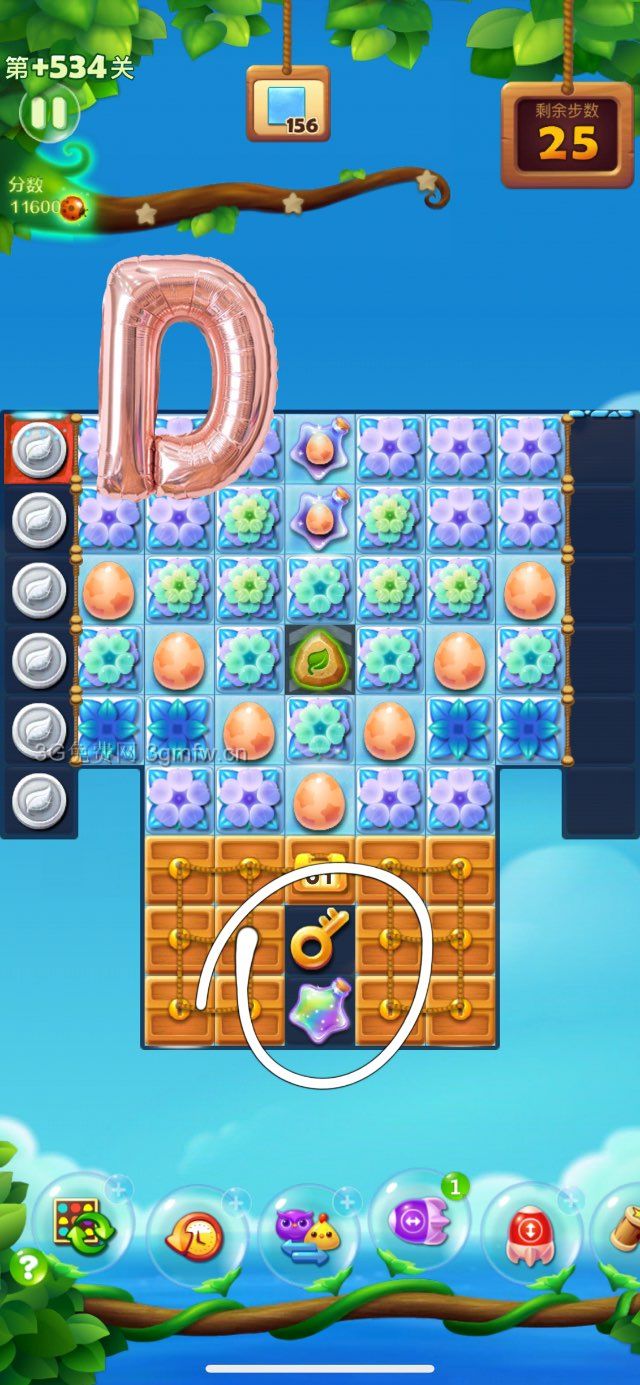Activate the clock rewind booster
Viewport: 640px width, 1385px height.
click(x=197, y=1238)
